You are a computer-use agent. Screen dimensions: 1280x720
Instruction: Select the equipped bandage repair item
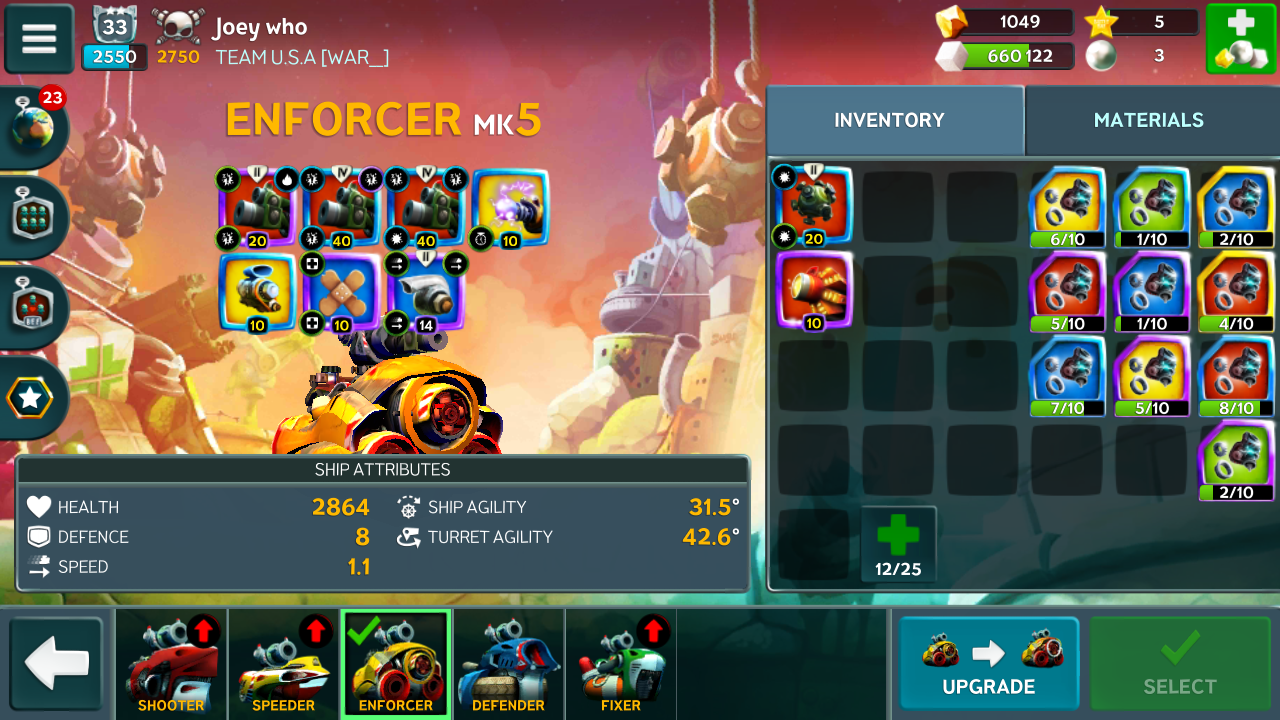click(x=340, y=292)
